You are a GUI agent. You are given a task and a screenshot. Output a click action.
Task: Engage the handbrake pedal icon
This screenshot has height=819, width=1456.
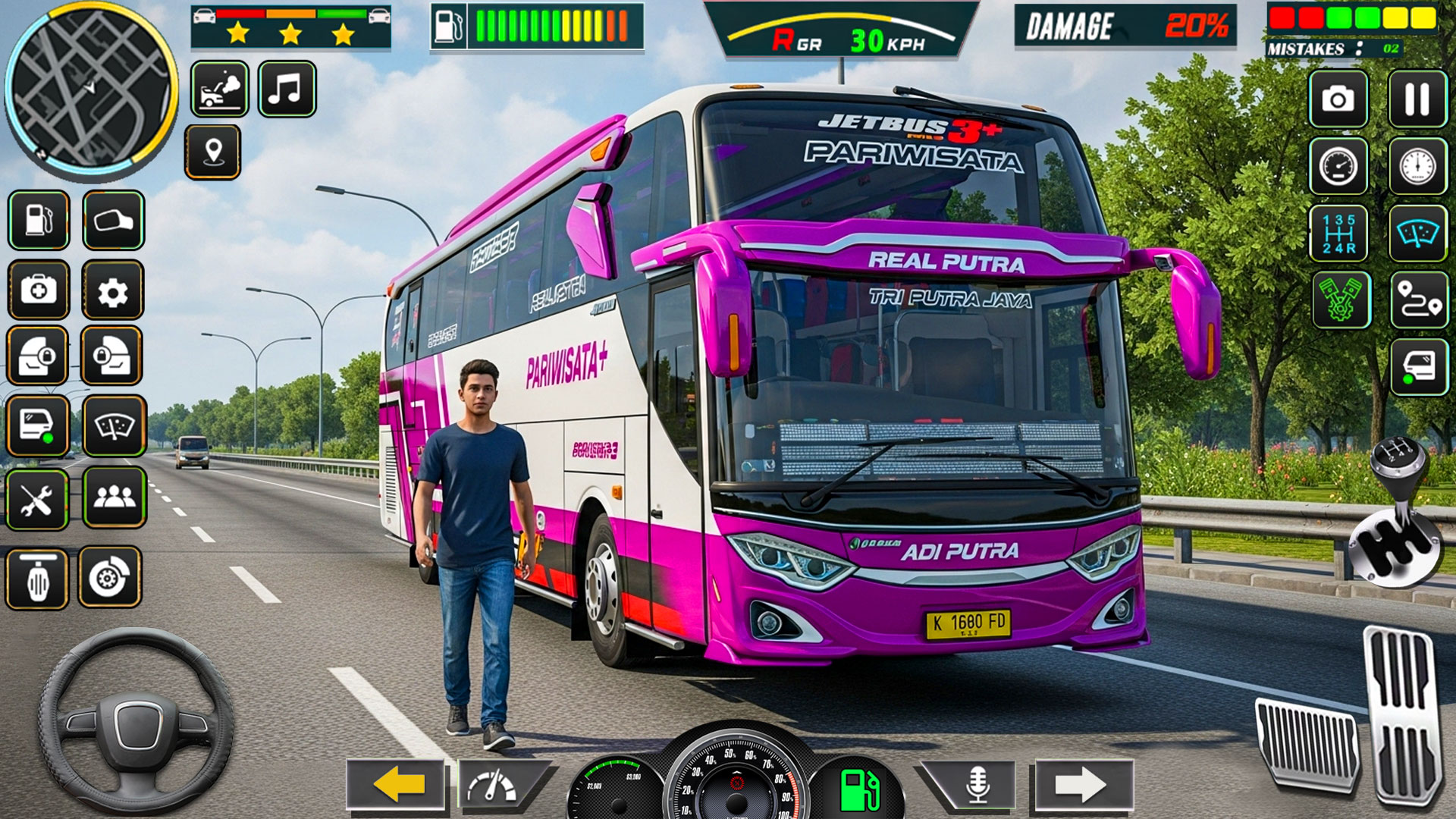[x=36, y=579]
